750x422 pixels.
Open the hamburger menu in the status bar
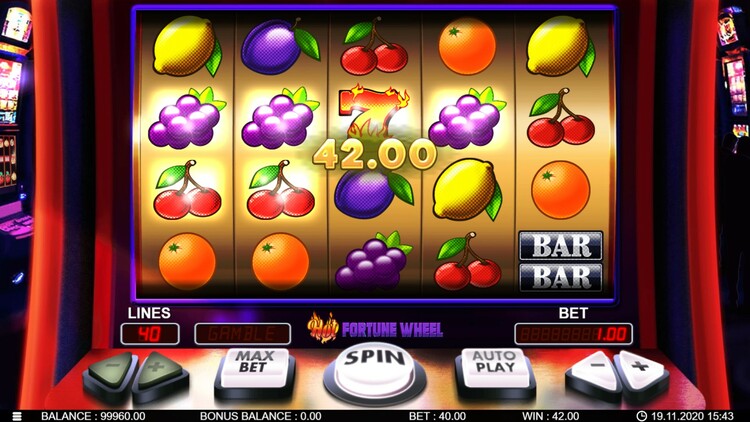(16, 416)
